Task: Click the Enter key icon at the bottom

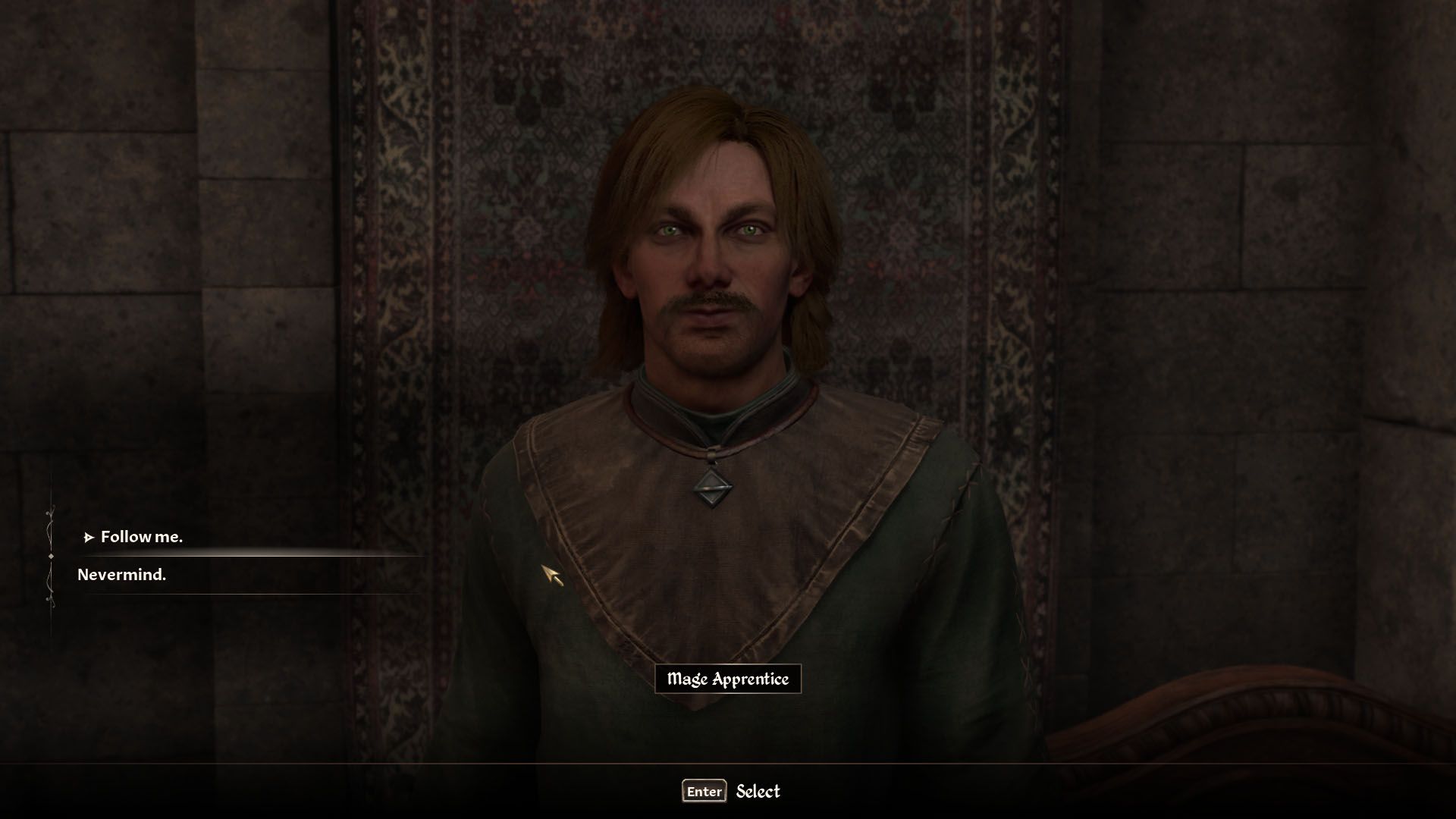Action: tap(704, 792)
